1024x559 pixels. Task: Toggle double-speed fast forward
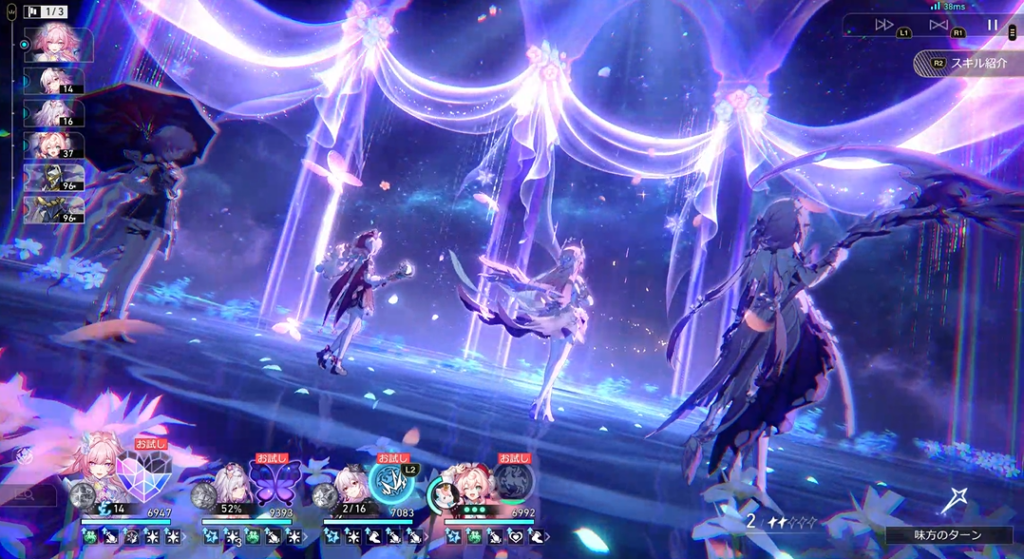click(884, 25)
